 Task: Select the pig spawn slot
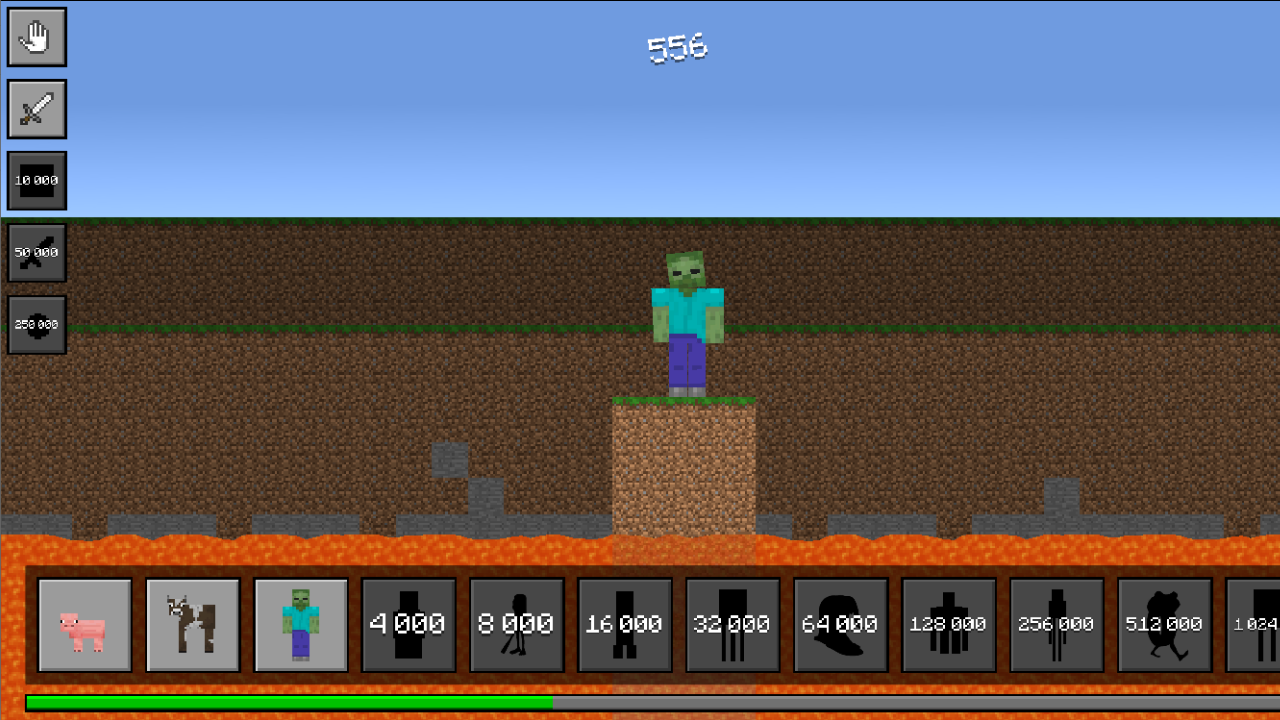point(85,625)
